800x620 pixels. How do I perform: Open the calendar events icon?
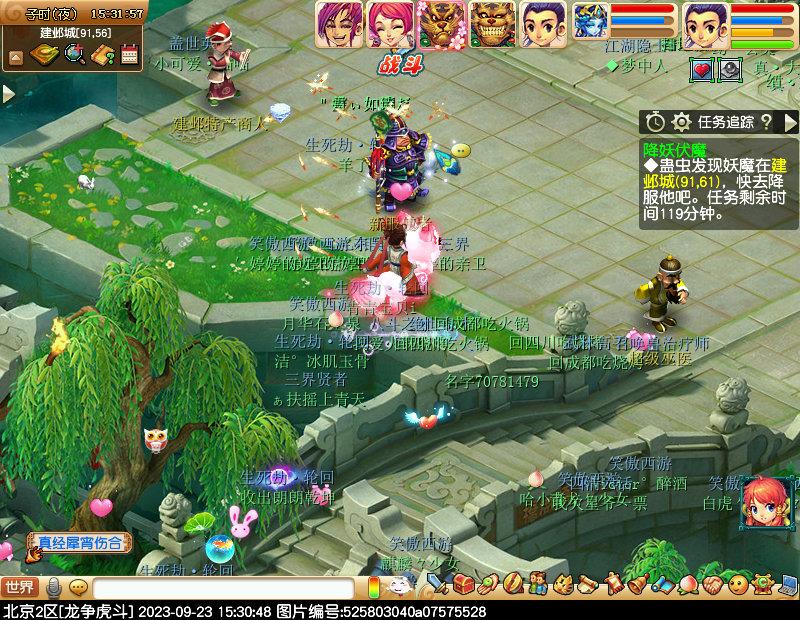[129, 54]
